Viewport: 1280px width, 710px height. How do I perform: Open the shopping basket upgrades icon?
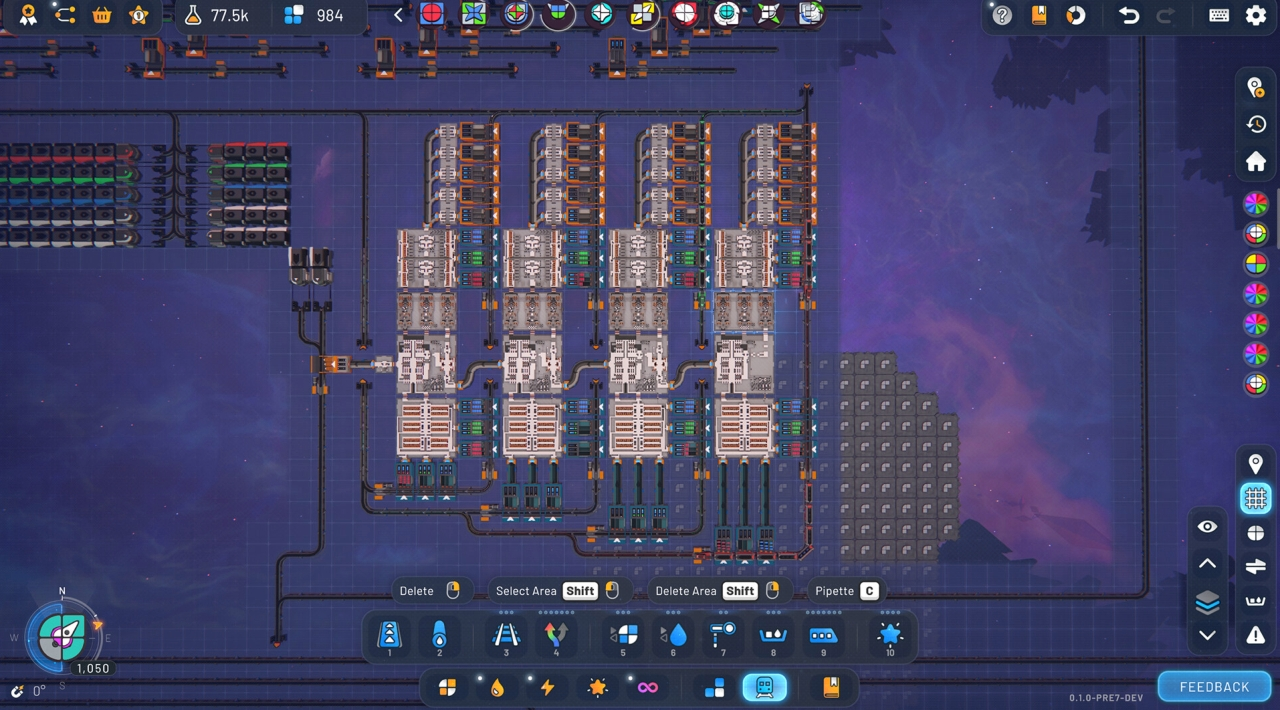[102, 15]
